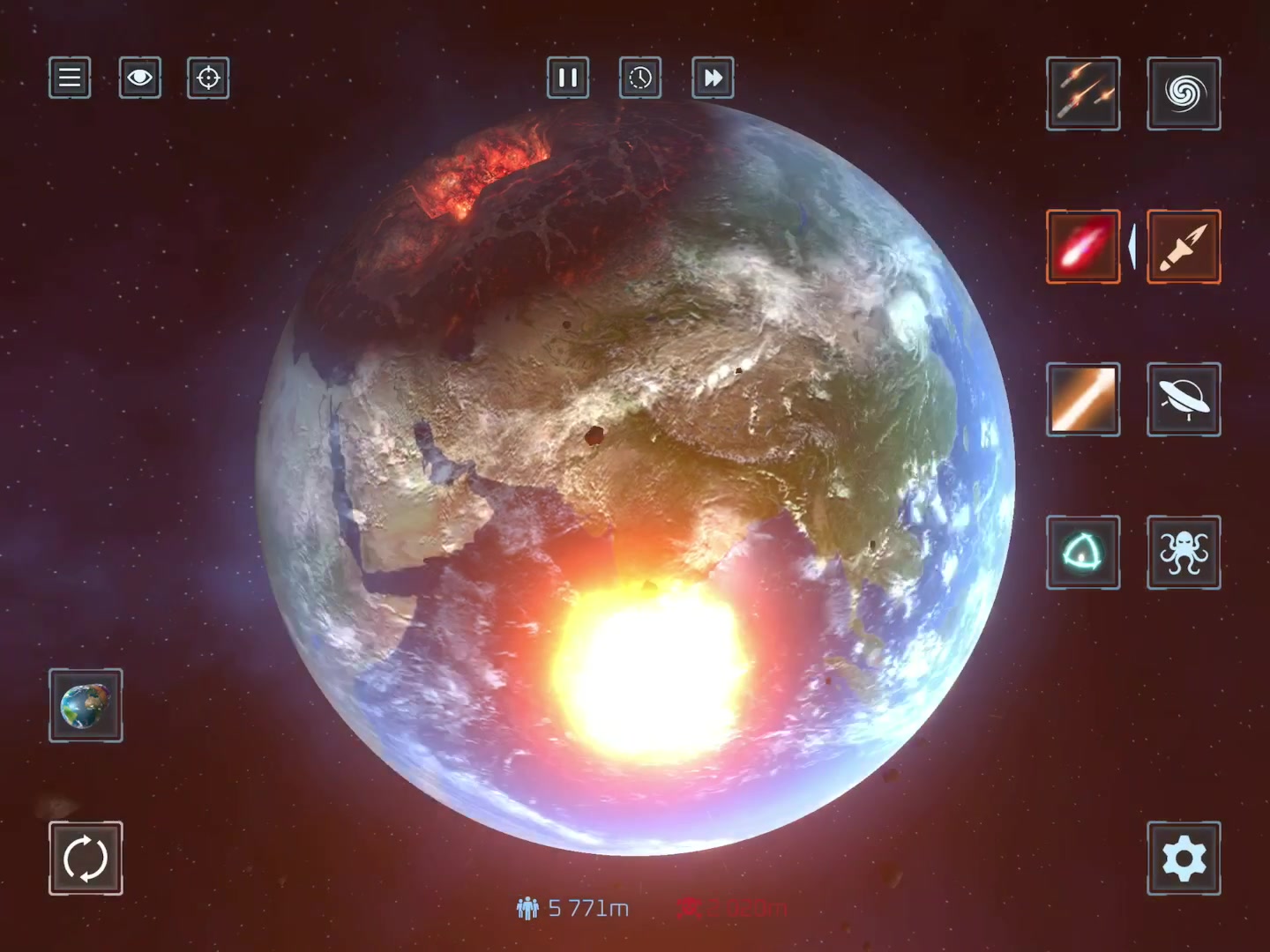Select the missile barrage weapon
This screenshot has height=952, width=1270.
click(x=1083, y=93)
